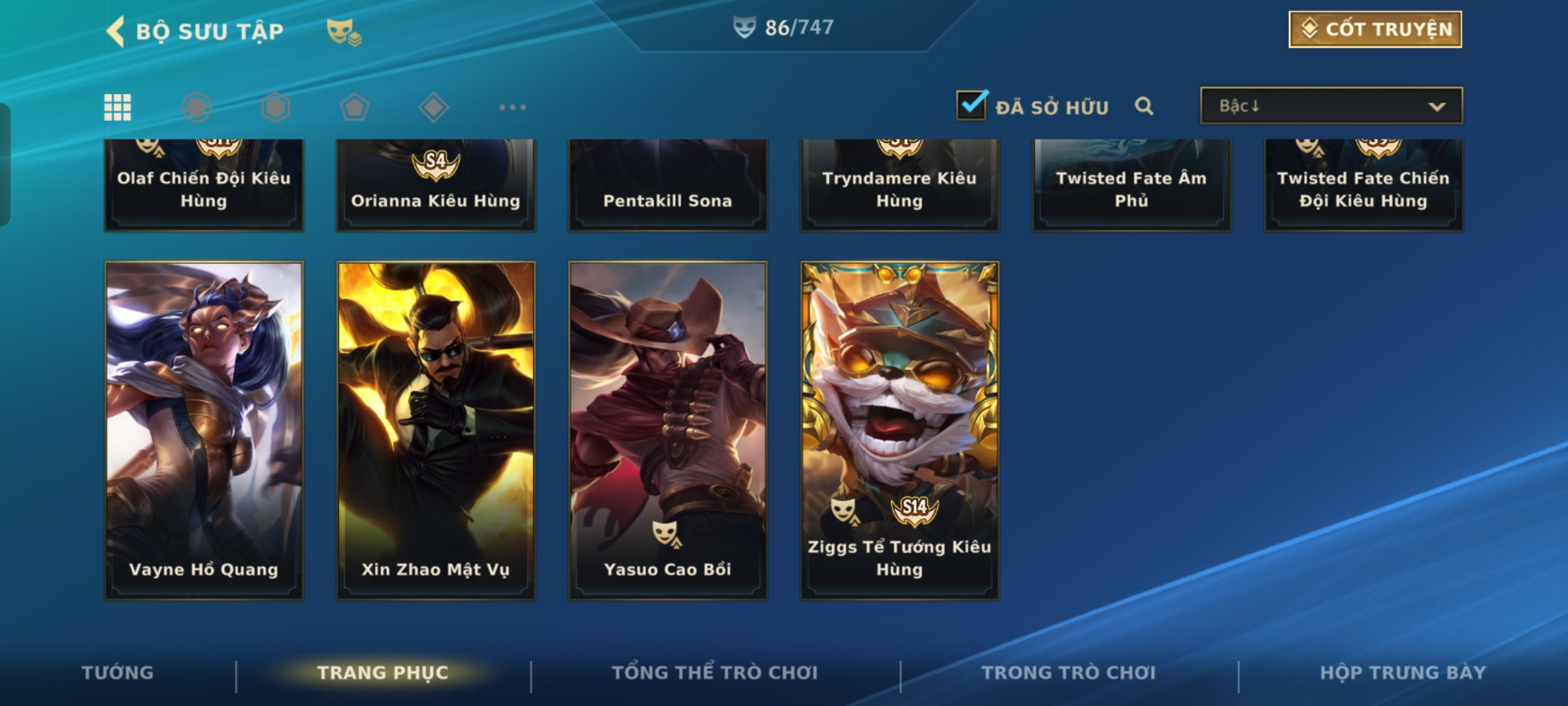Open the Twisted Fate Âm Phủ skin

[1132, 186]
